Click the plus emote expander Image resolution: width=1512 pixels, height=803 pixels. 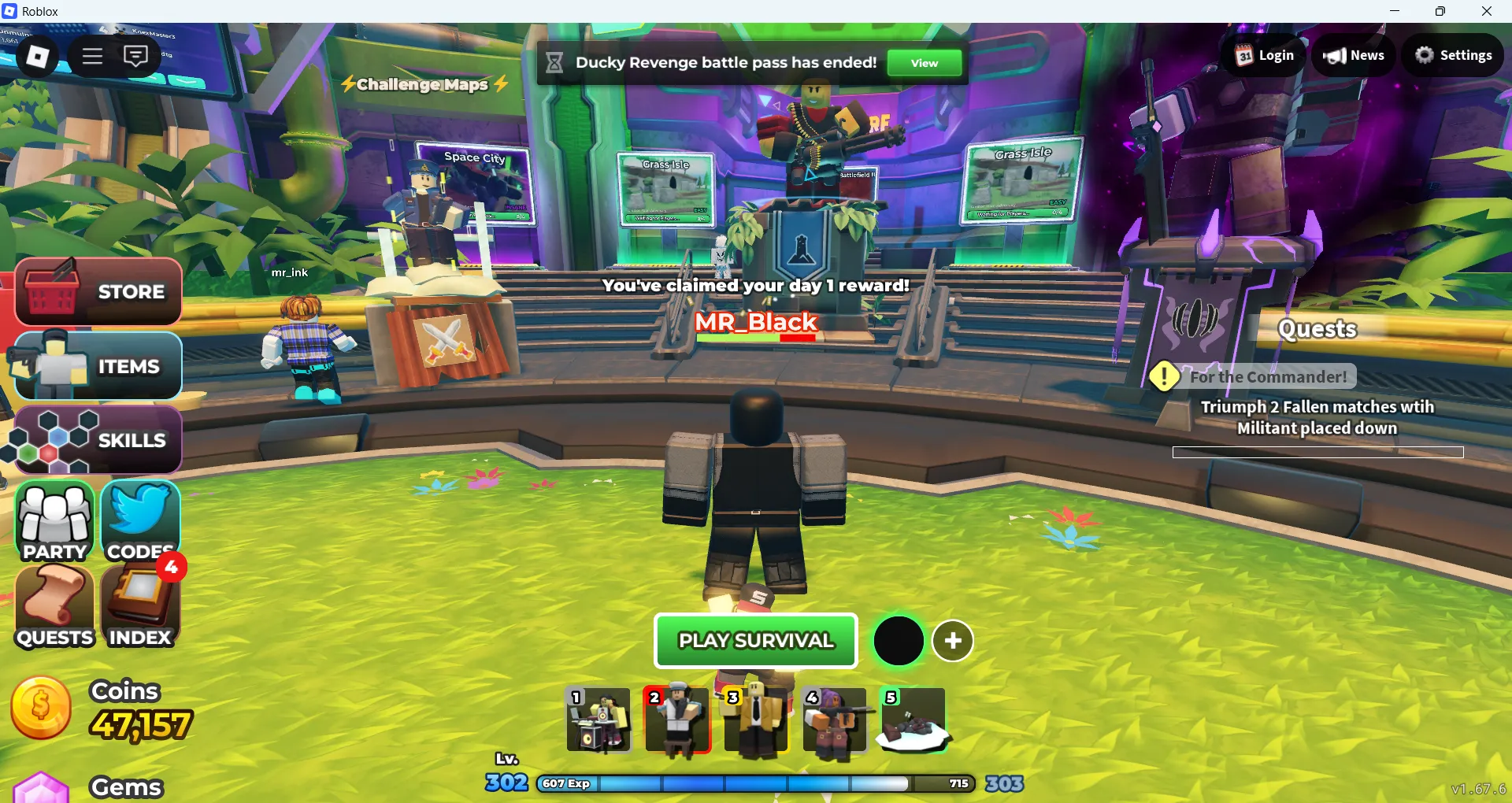point(953,640)
